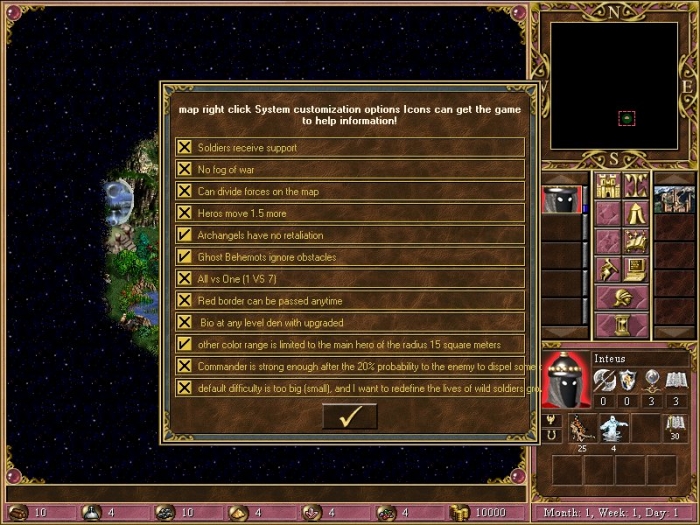700x525 pixels.
Task: Click the hourglass end turn button
Action: (621, 325)
